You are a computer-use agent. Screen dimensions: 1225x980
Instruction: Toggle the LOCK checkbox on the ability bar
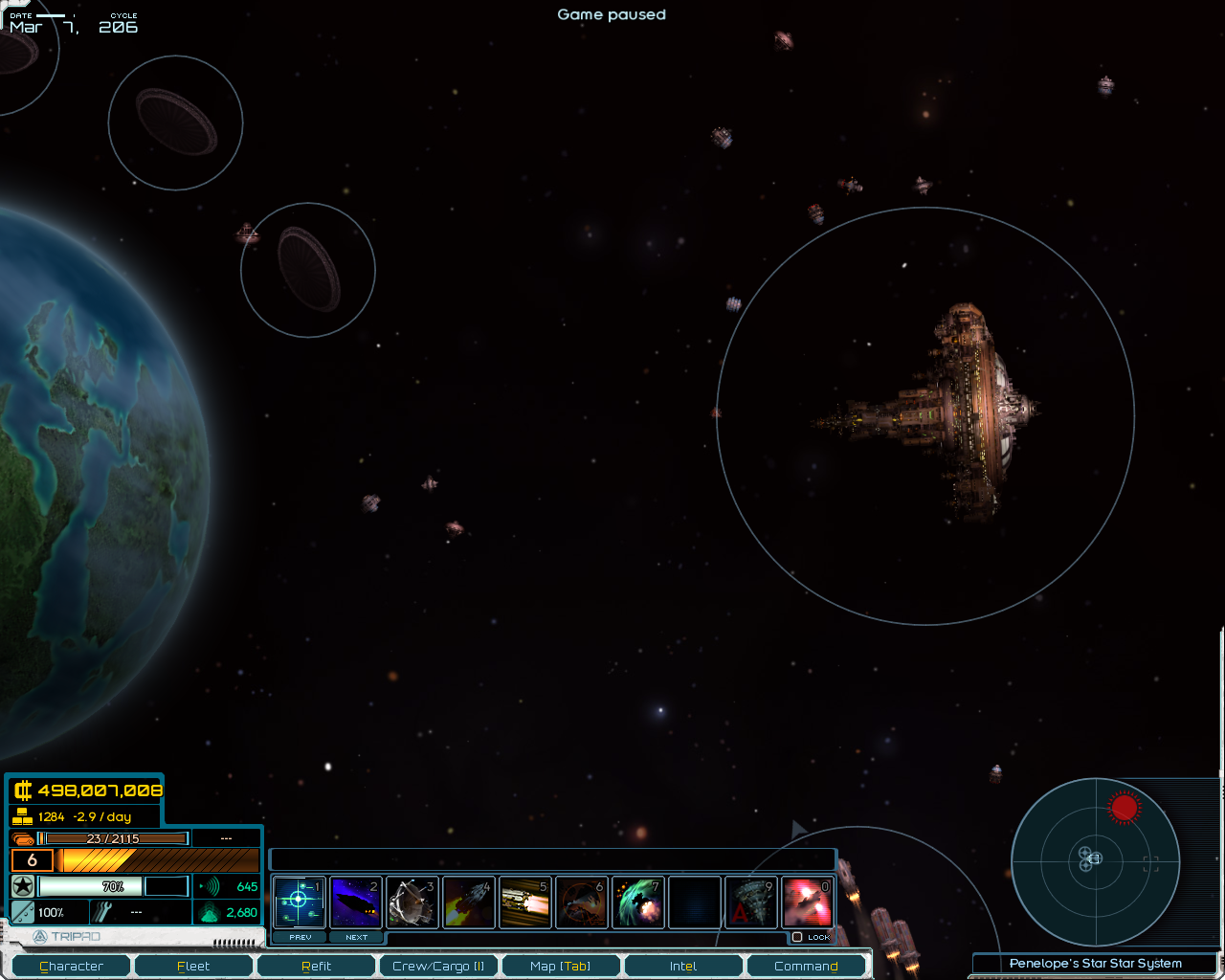(x=797, y=937)
